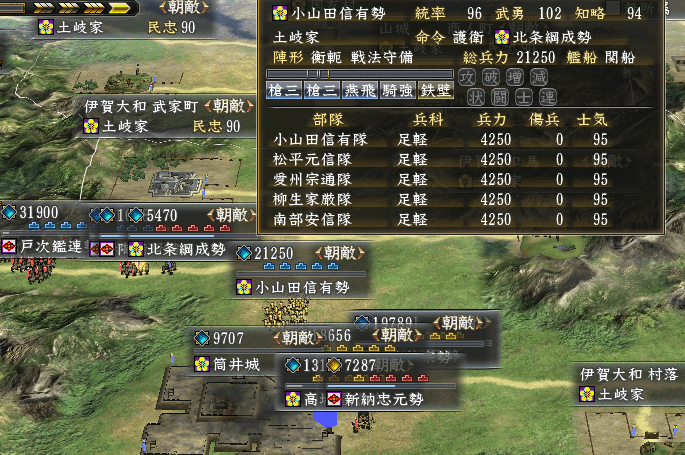This screenshot has height=455, width=685.
Task: Activate the 騎強 tactic button
Action: 398,91
